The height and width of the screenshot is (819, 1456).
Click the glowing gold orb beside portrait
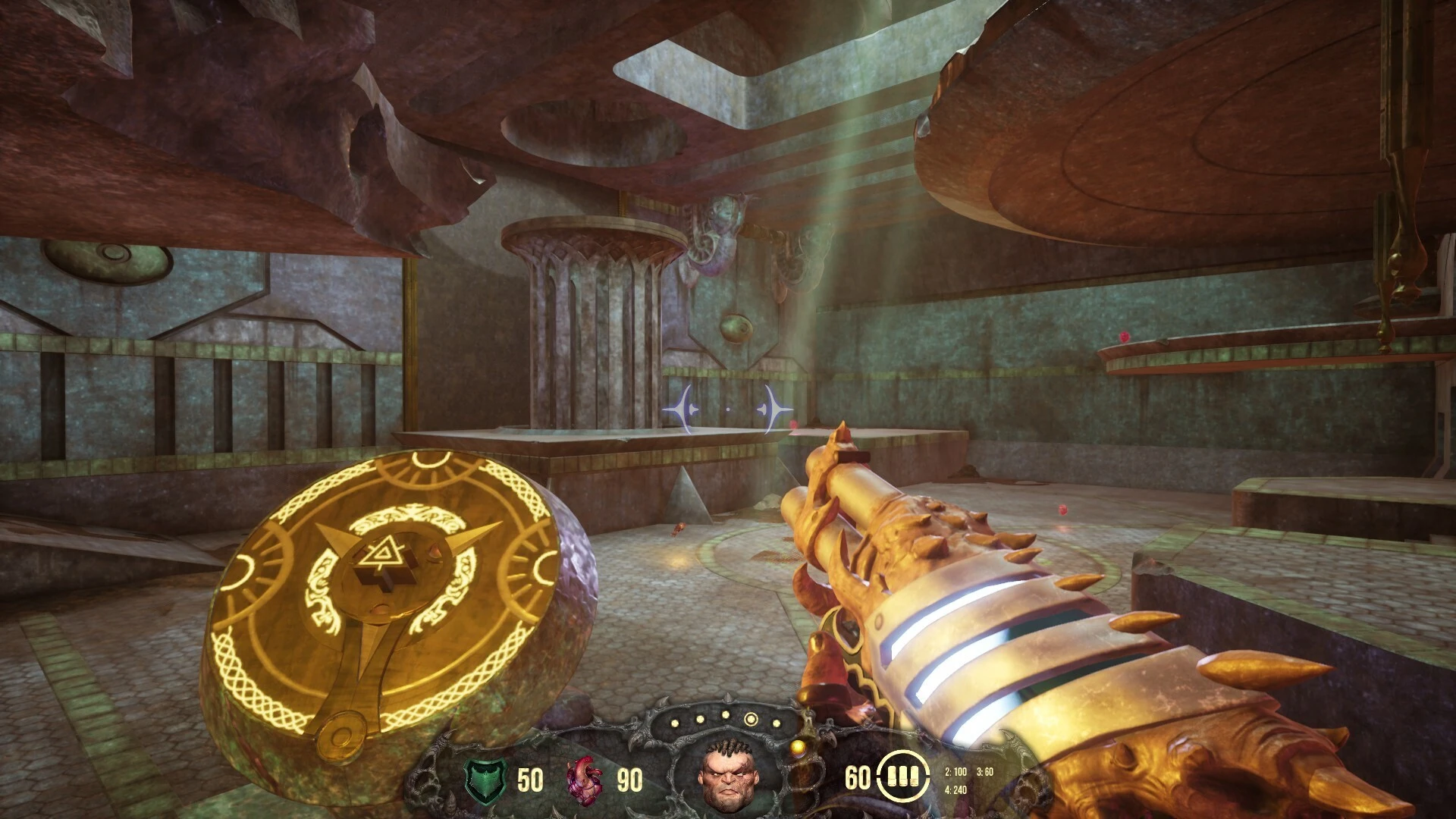(x=797, y=749)
